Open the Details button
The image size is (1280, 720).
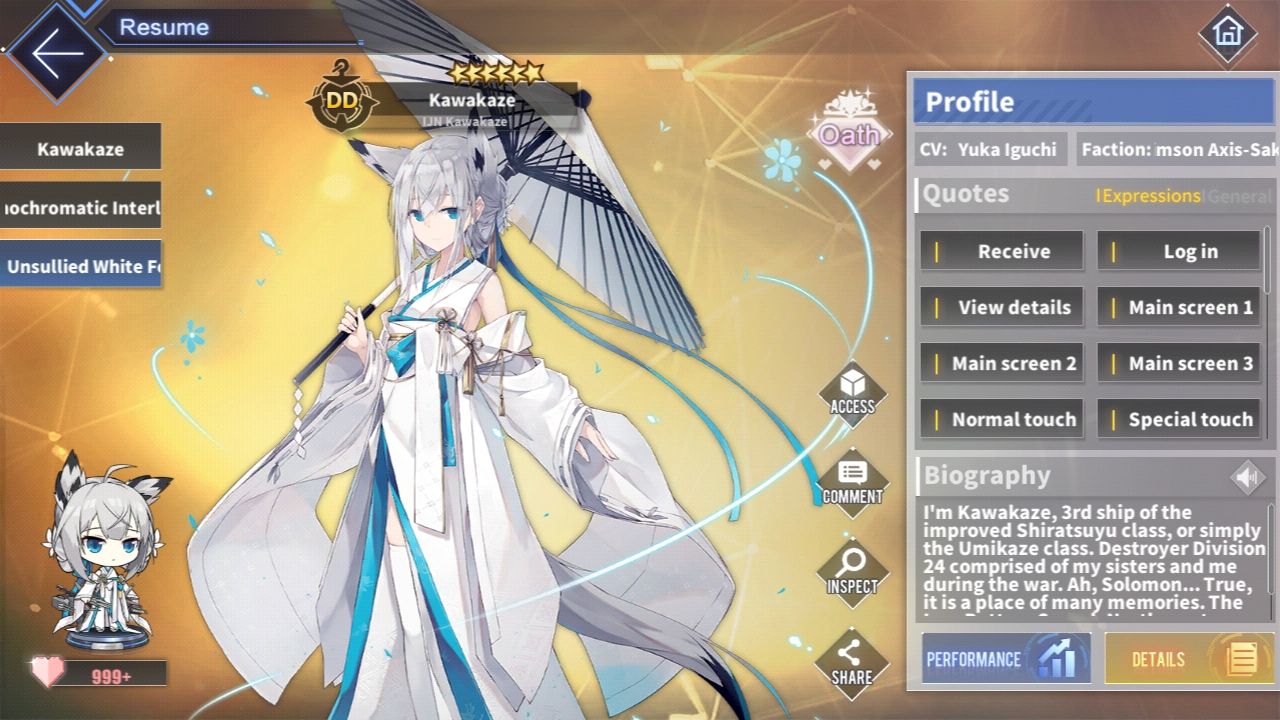pyautogui.click(x=1185, y=660)
